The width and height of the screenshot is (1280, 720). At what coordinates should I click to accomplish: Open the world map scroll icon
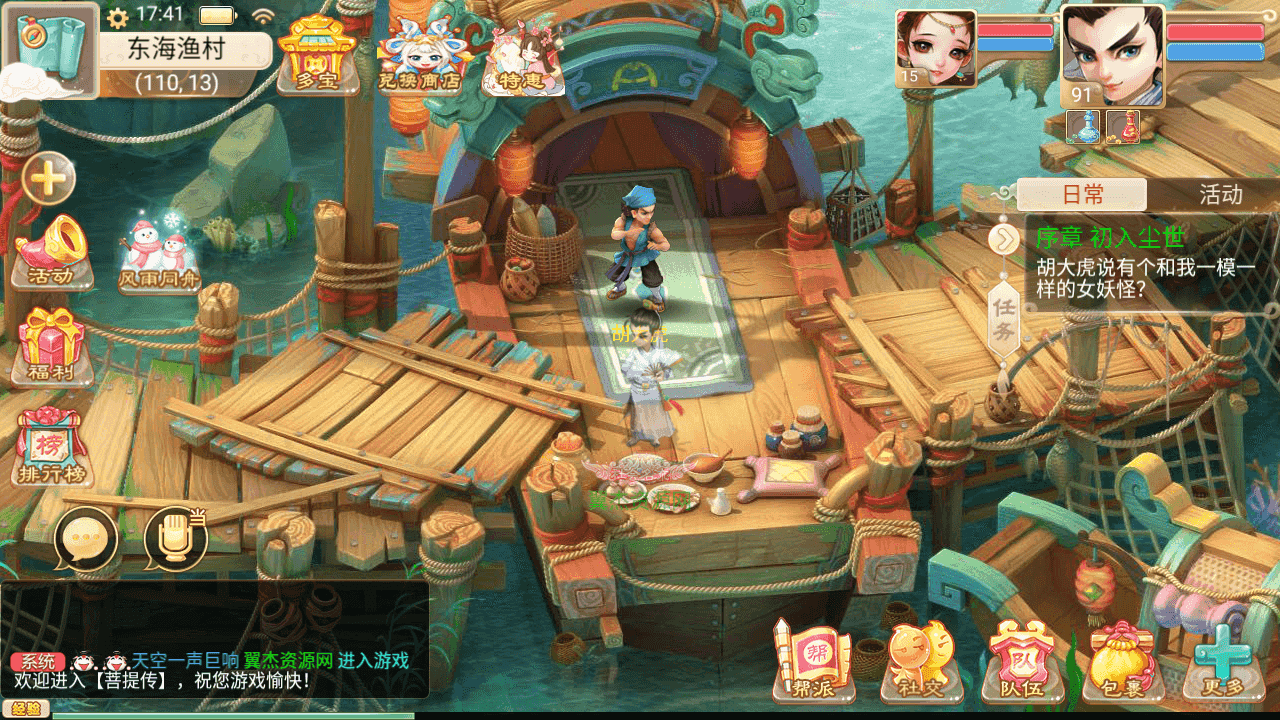(50, 48)
